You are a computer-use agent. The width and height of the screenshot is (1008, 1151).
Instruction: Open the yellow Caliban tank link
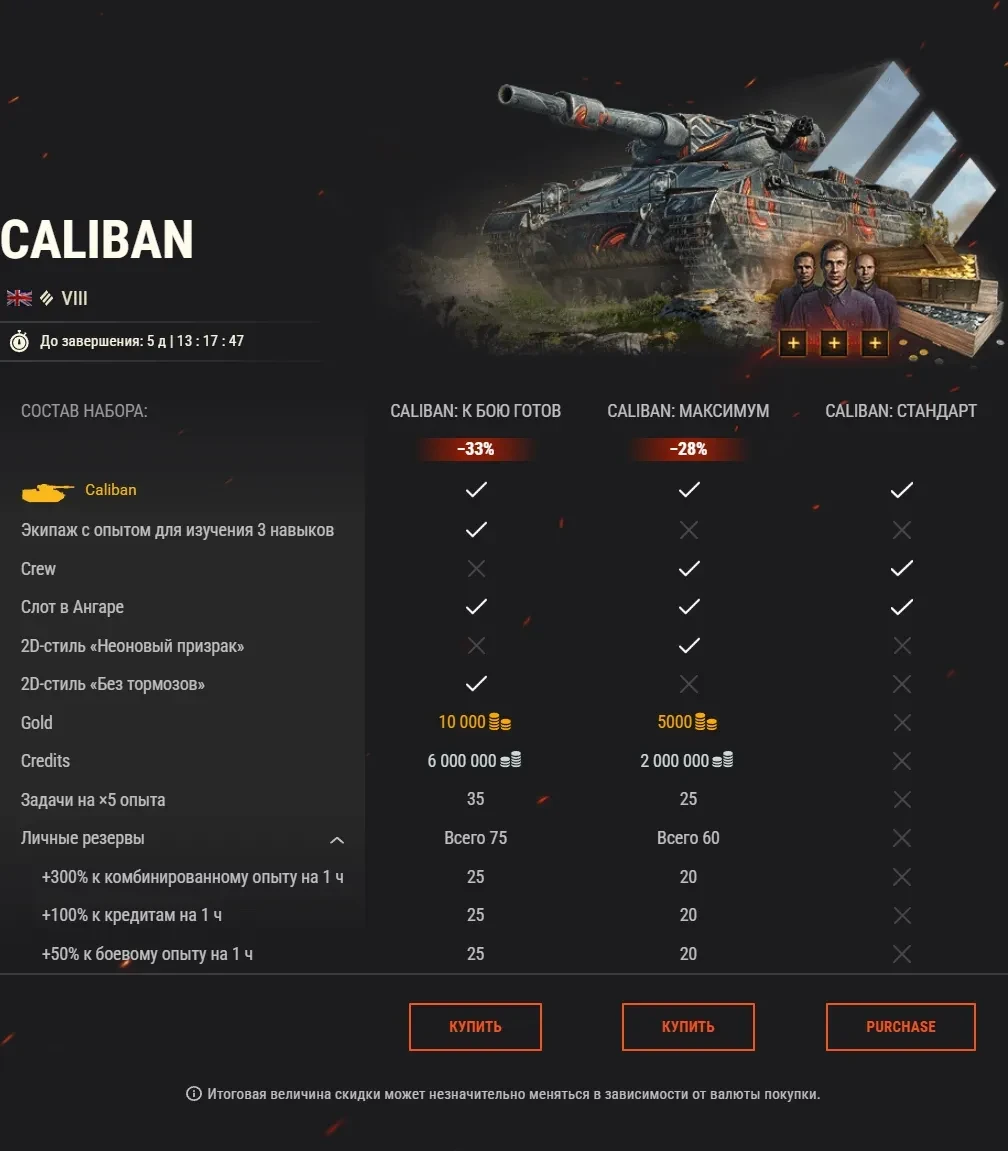point(111,490)
